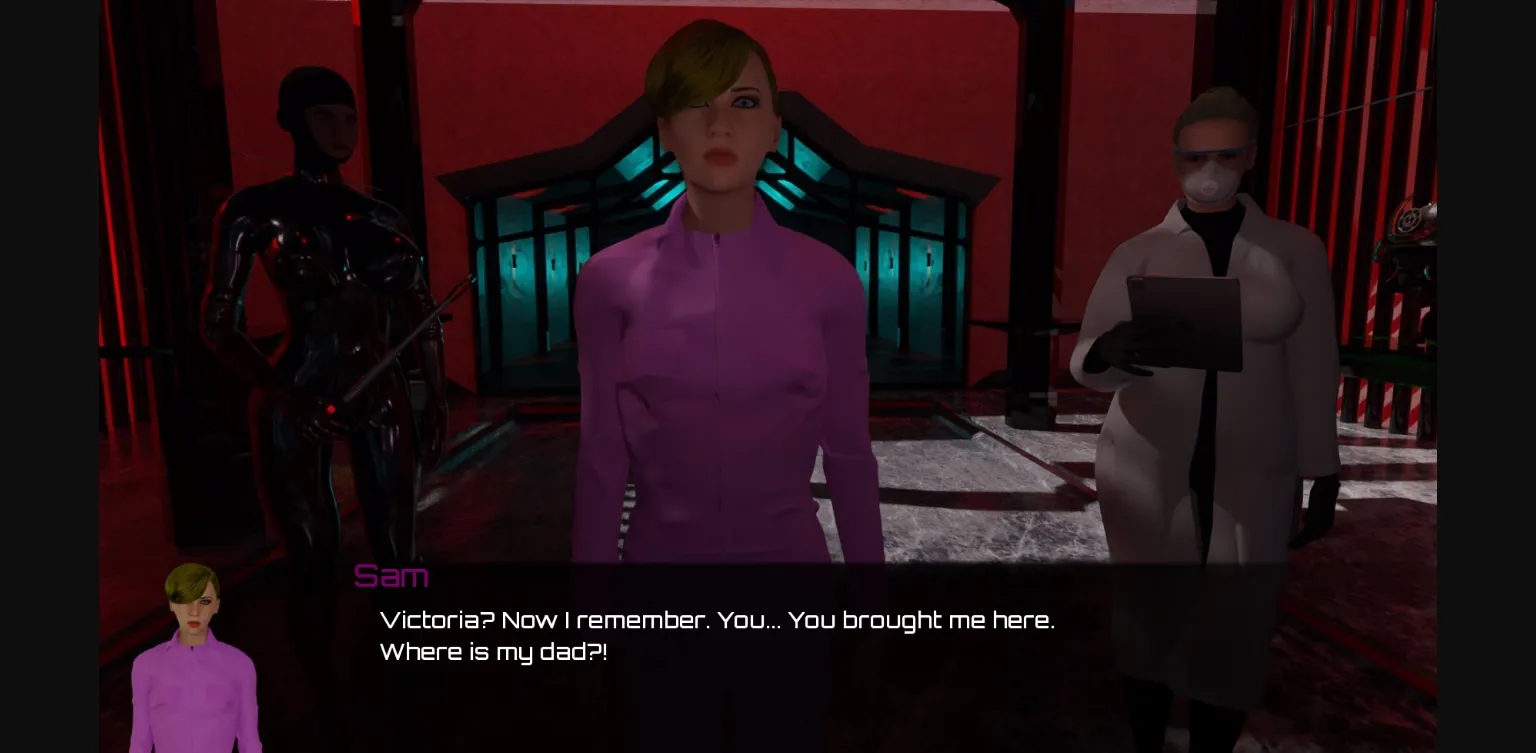This screenshot has height=753, width=1536.
Task: Click the pink "Sam" name label
Action: point(391,575)
